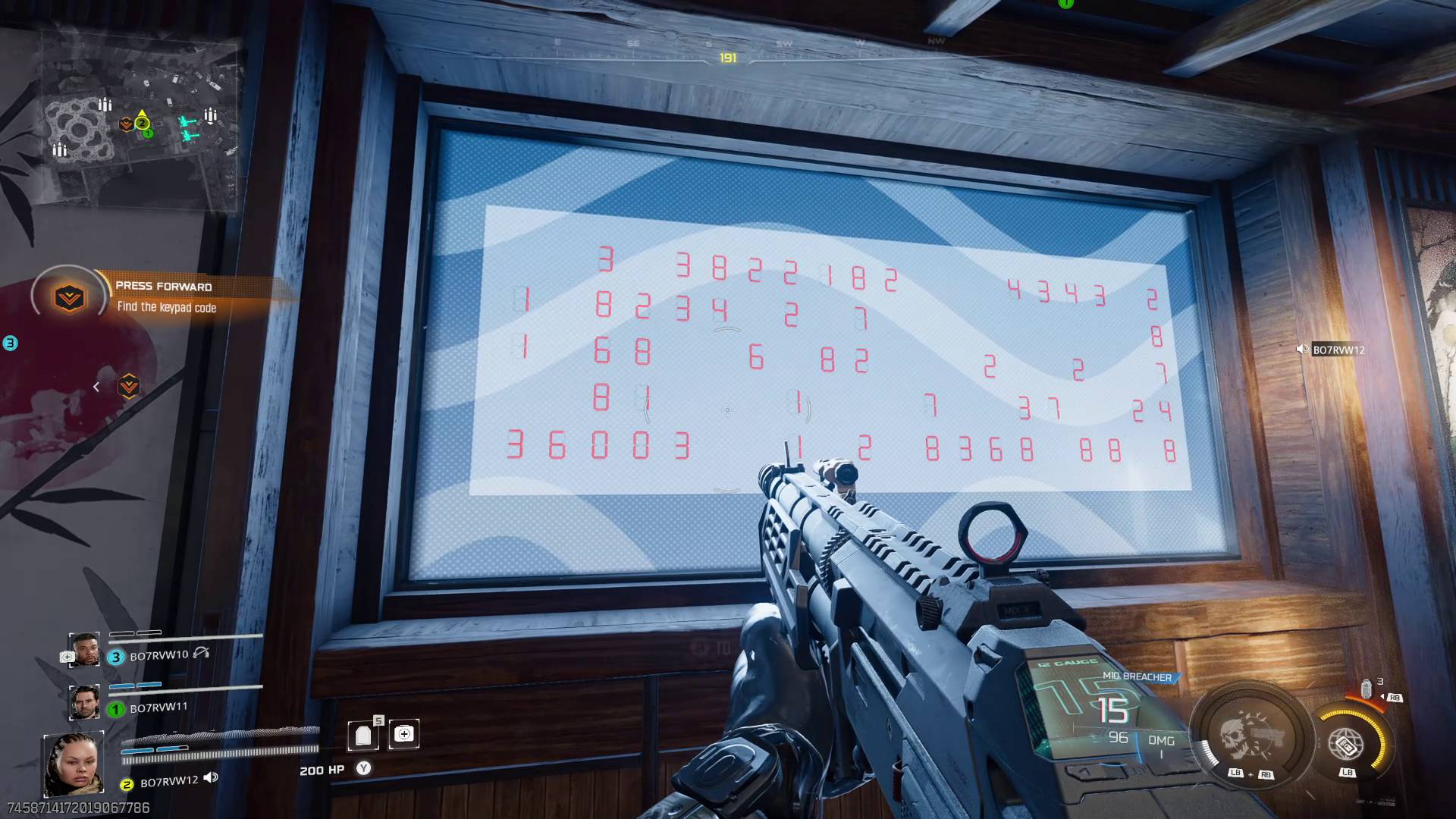
Task: Select the PRESS FORWARD objective header
Action: pyautogui.click(x=164, y=287)
